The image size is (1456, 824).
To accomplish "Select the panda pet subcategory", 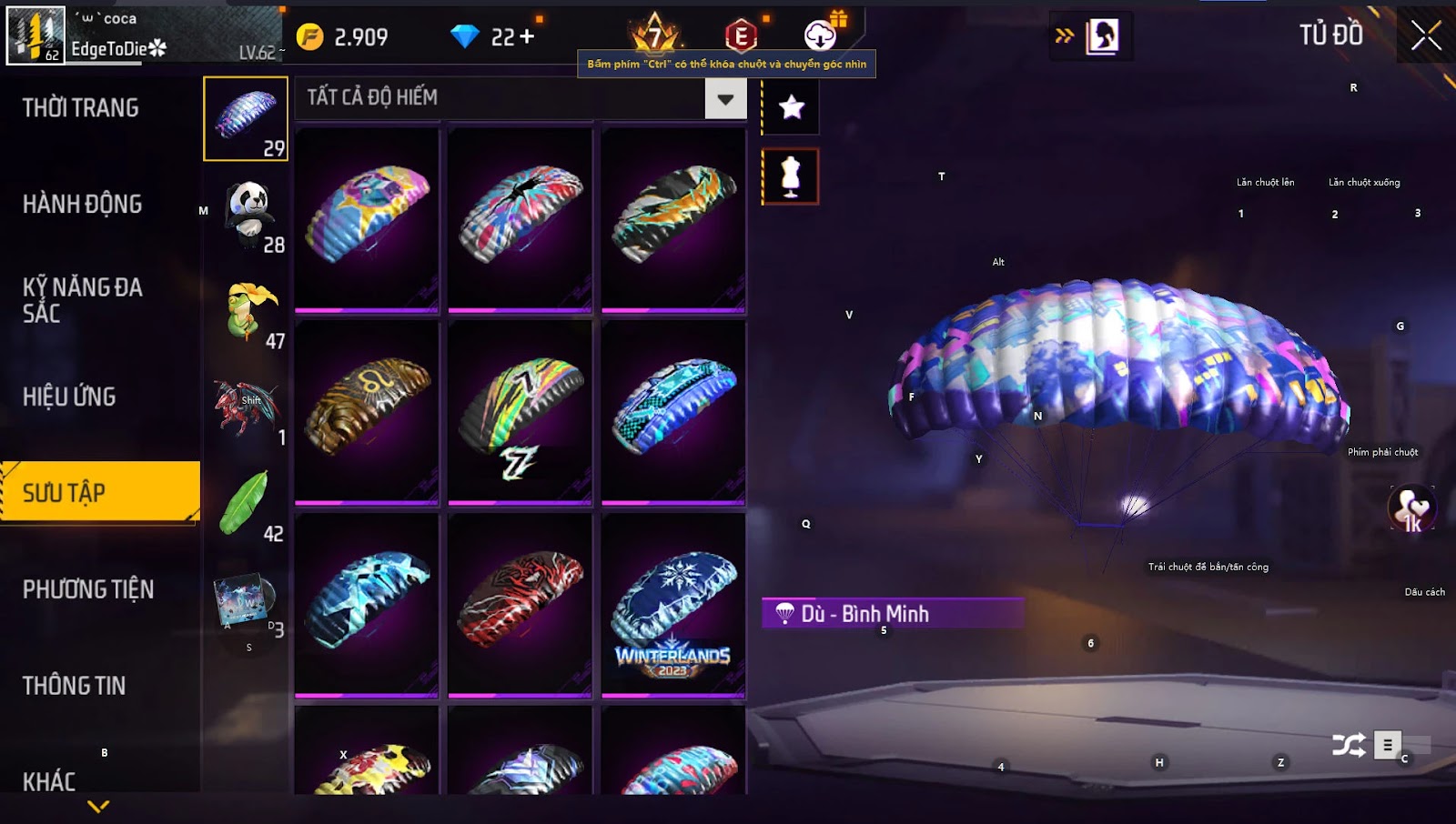I will pos(247,216).
